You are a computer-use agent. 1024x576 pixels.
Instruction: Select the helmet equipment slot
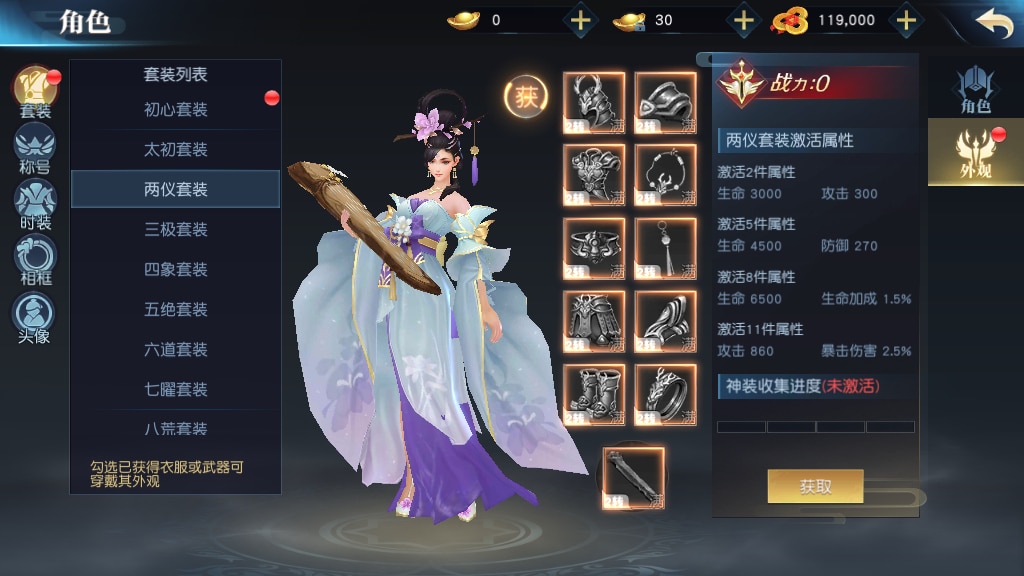594,102
